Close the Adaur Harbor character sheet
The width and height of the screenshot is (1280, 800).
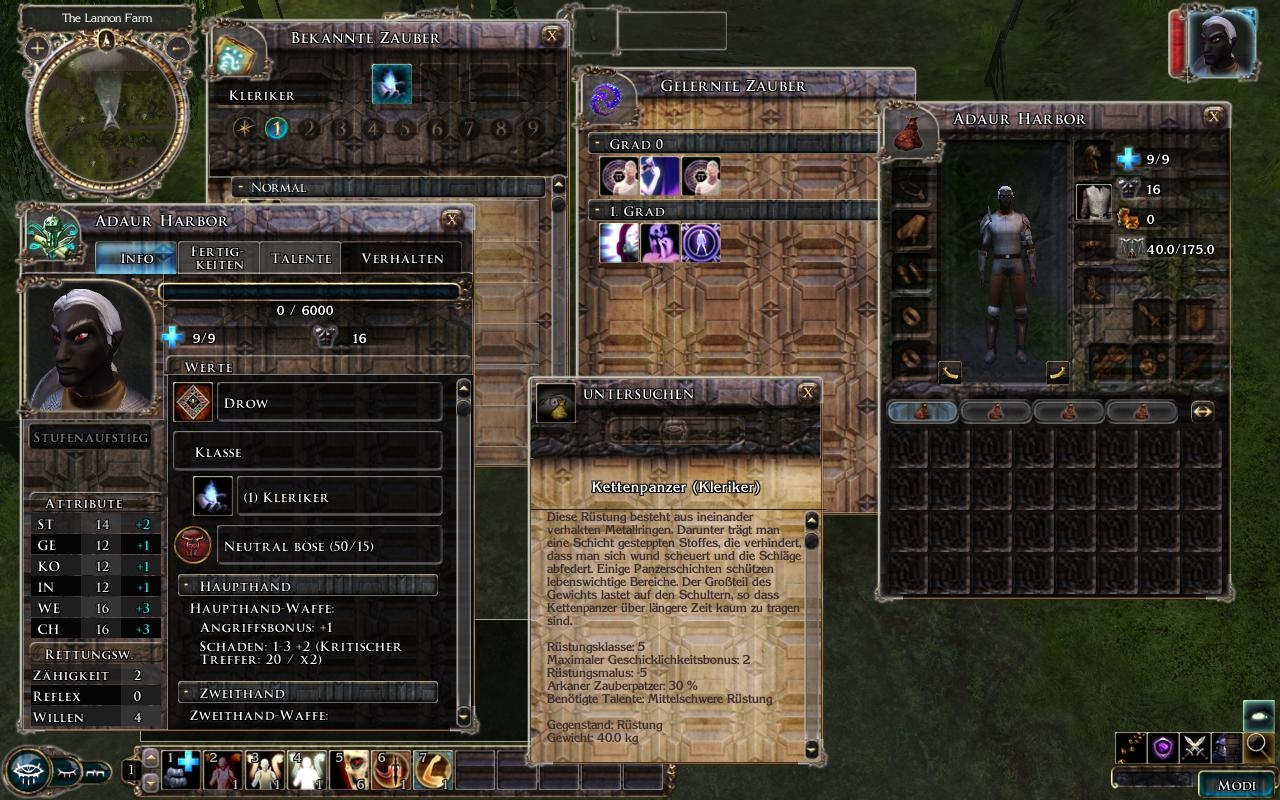click(452, 219)
